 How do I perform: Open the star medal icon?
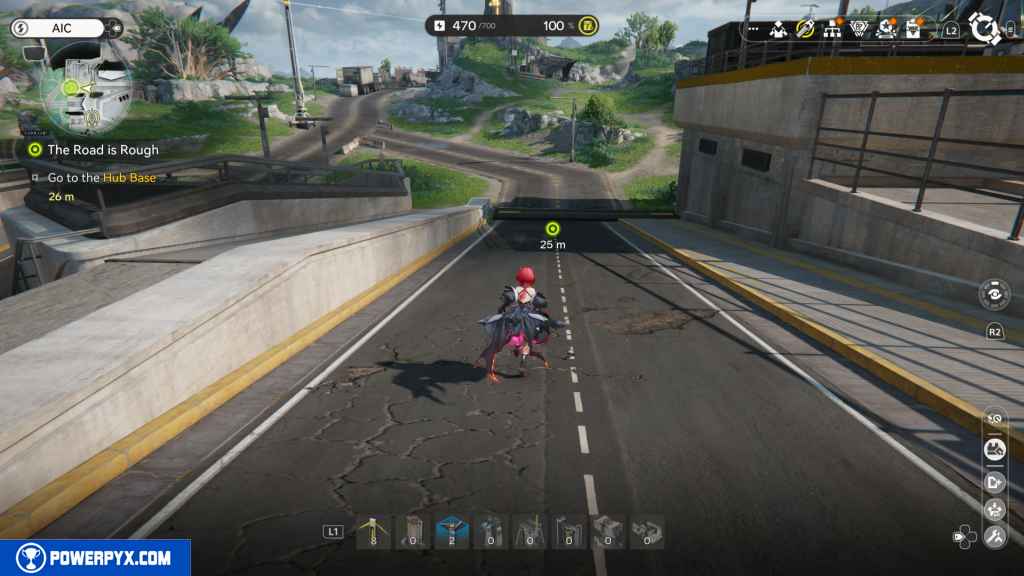click(x=885, y=29)
